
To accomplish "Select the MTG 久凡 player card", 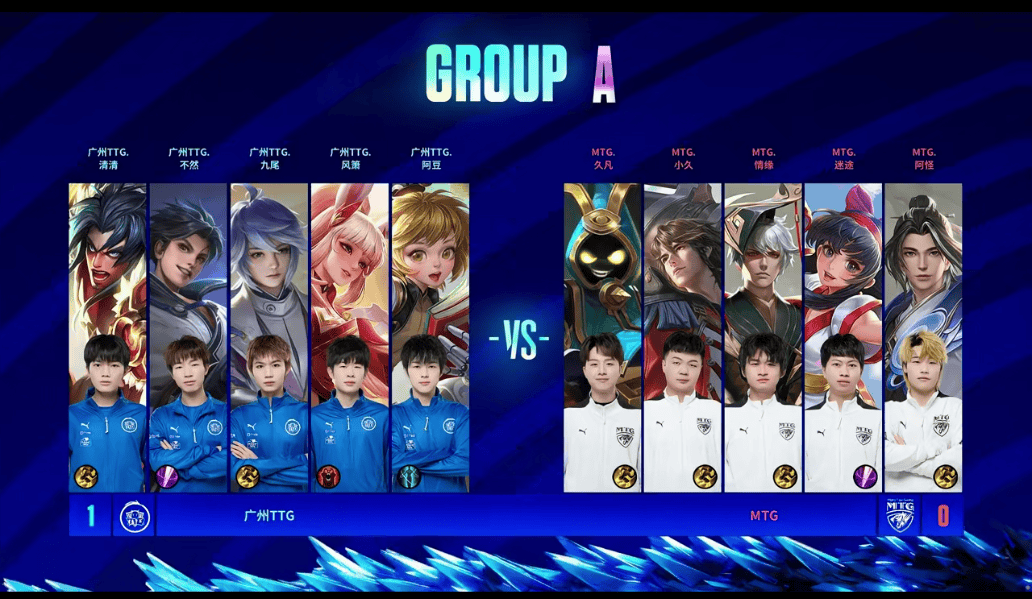I will pyautogui.click(x=602, y=337).
